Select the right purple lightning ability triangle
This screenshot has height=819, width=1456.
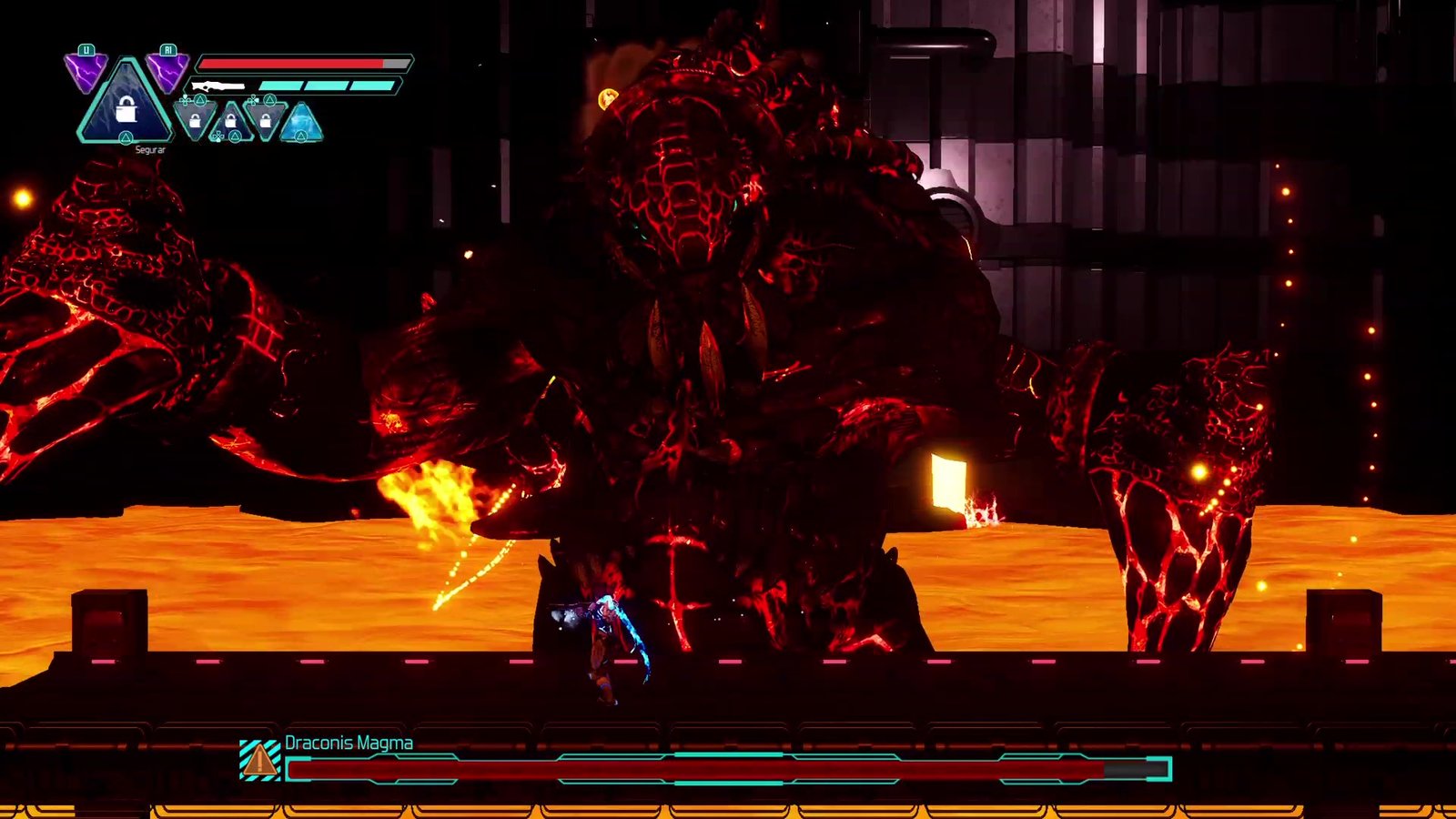167,71
